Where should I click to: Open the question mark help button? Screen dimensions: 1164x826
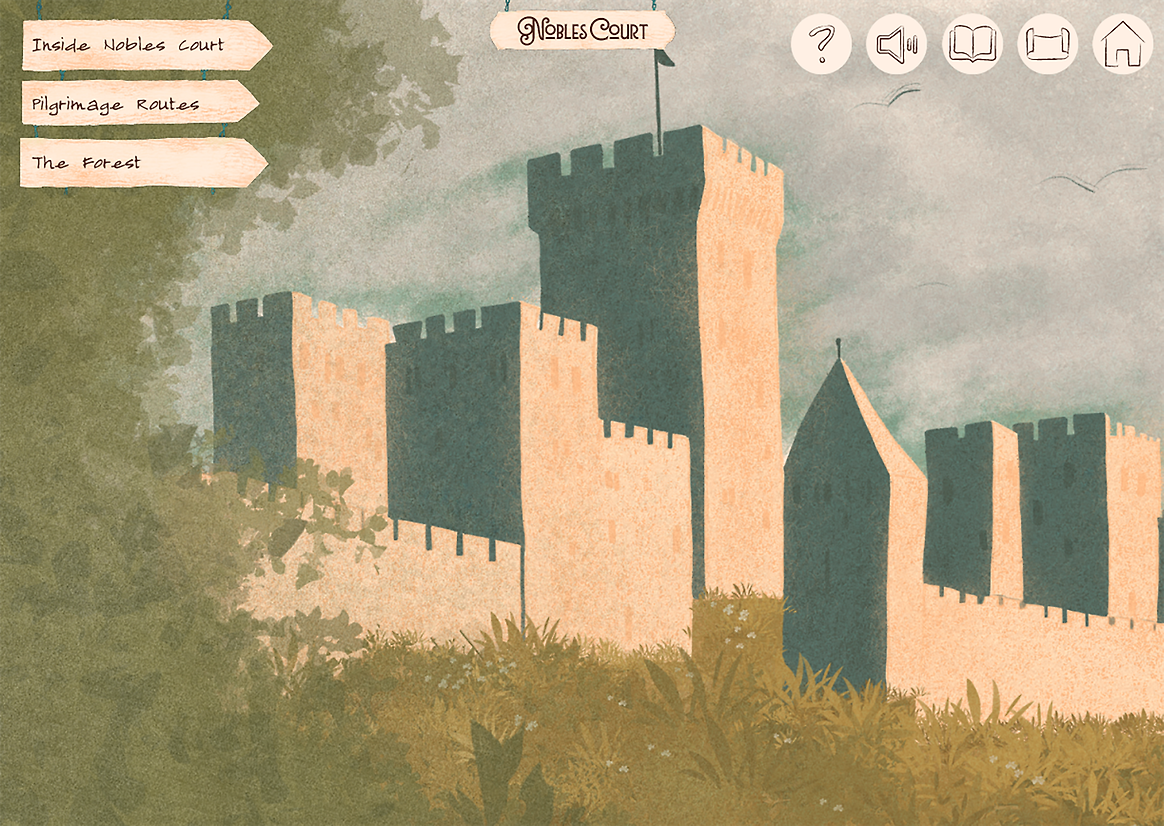[821, 44]
